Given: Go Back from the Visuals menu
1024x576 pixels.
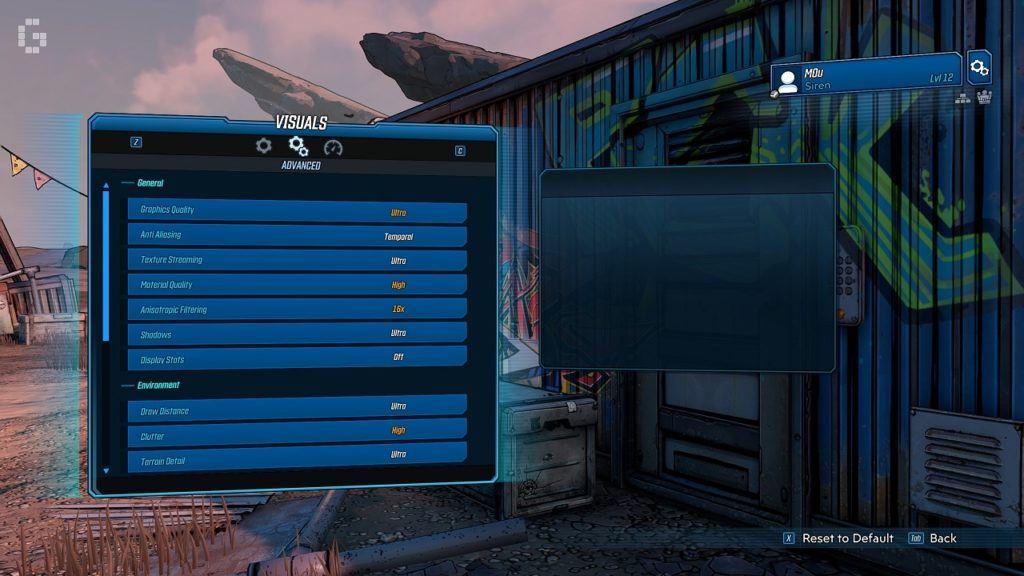Looking at the screenshot, I should [x=942, y=538].
